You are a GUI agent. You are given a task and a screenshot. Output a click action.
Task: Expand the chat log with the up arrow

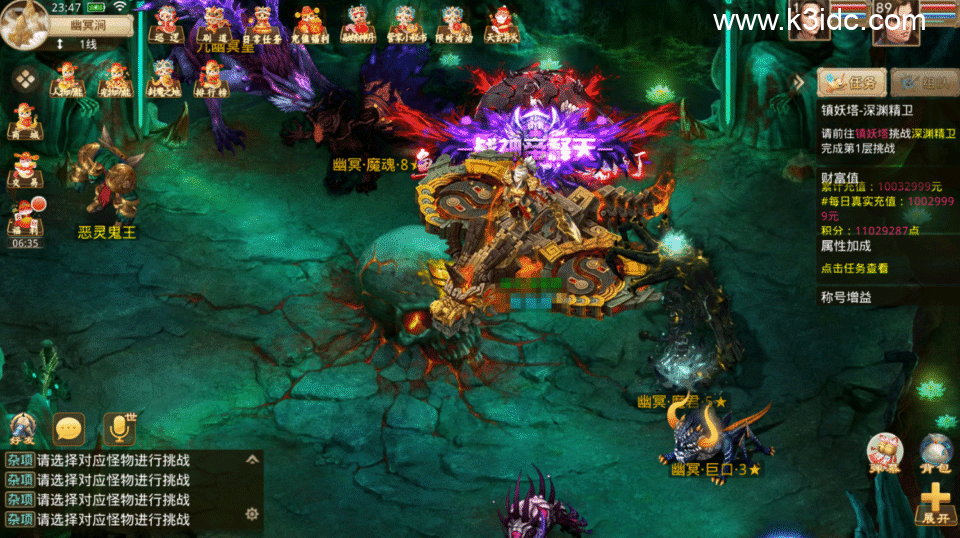click(252, 460)
